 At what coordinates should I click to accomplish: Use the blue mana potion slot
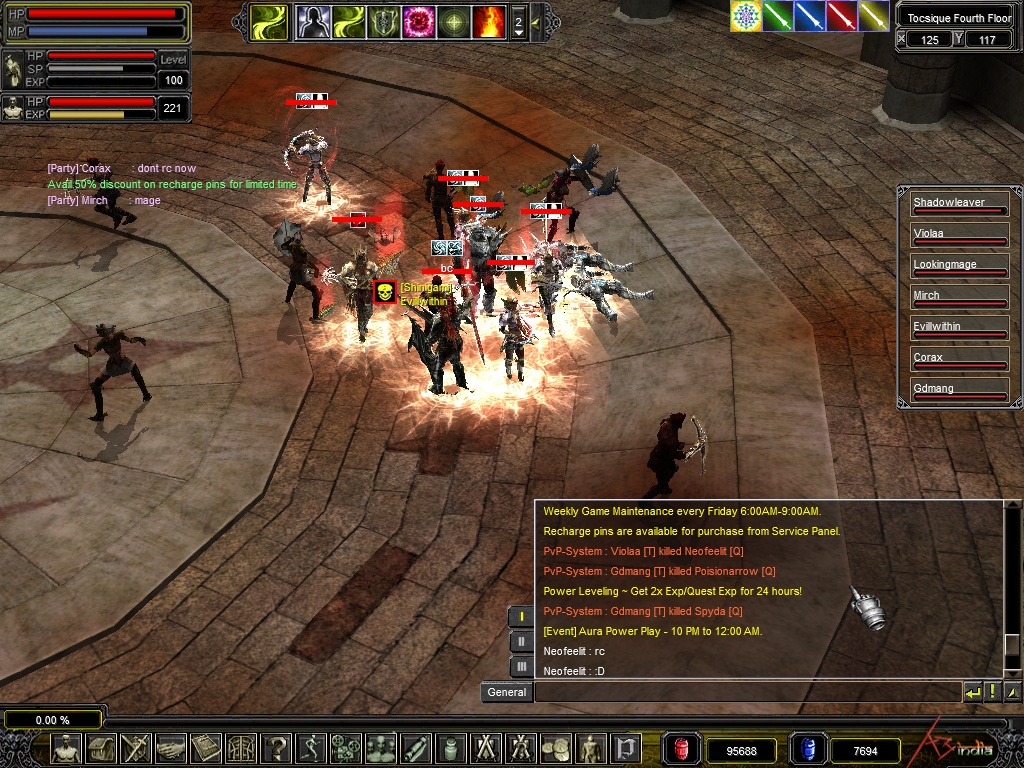[x=806, y=749]
